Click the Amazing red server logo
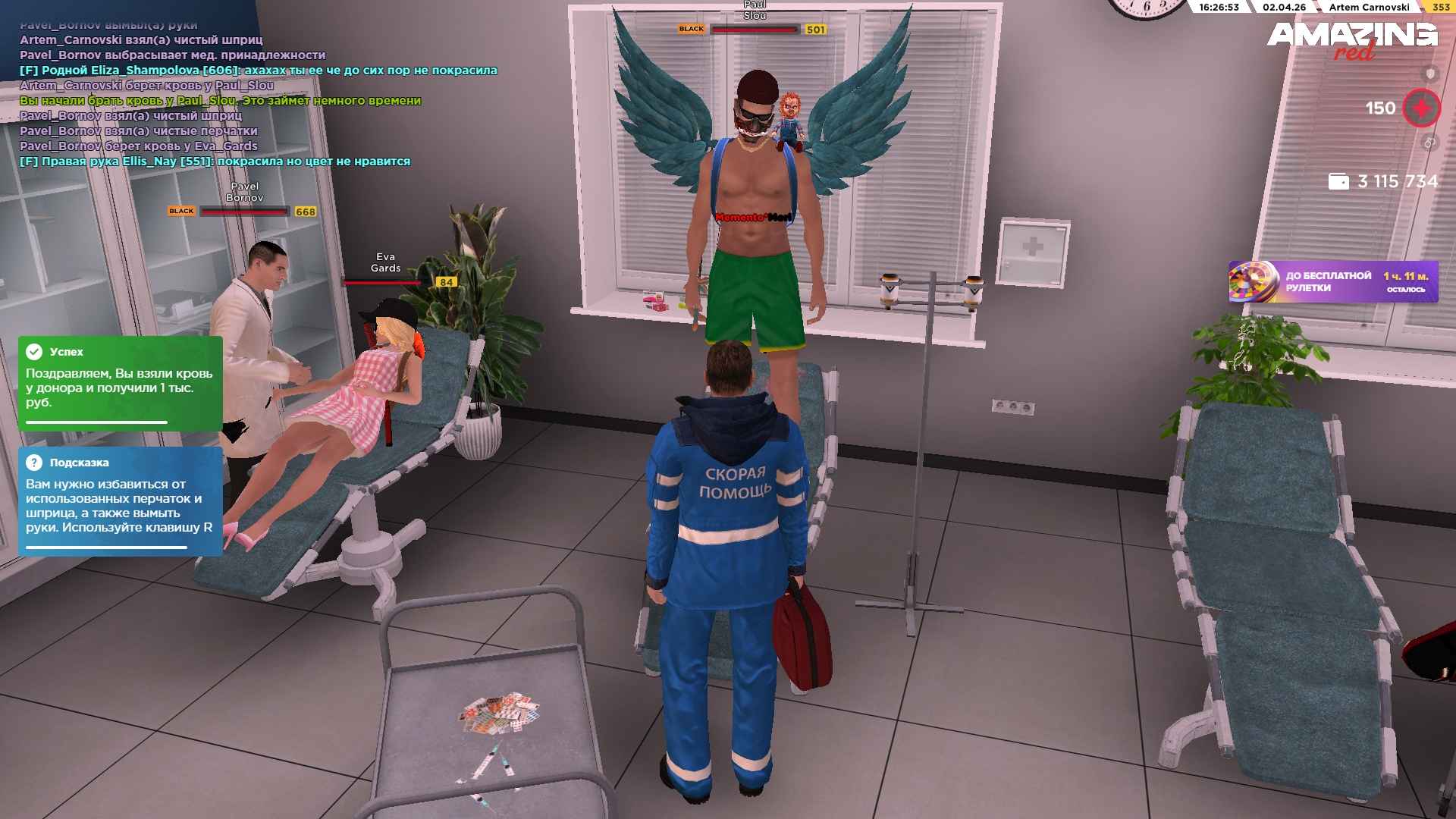The height and width of the screenshot is (819, 1456). coord(1352,39)
